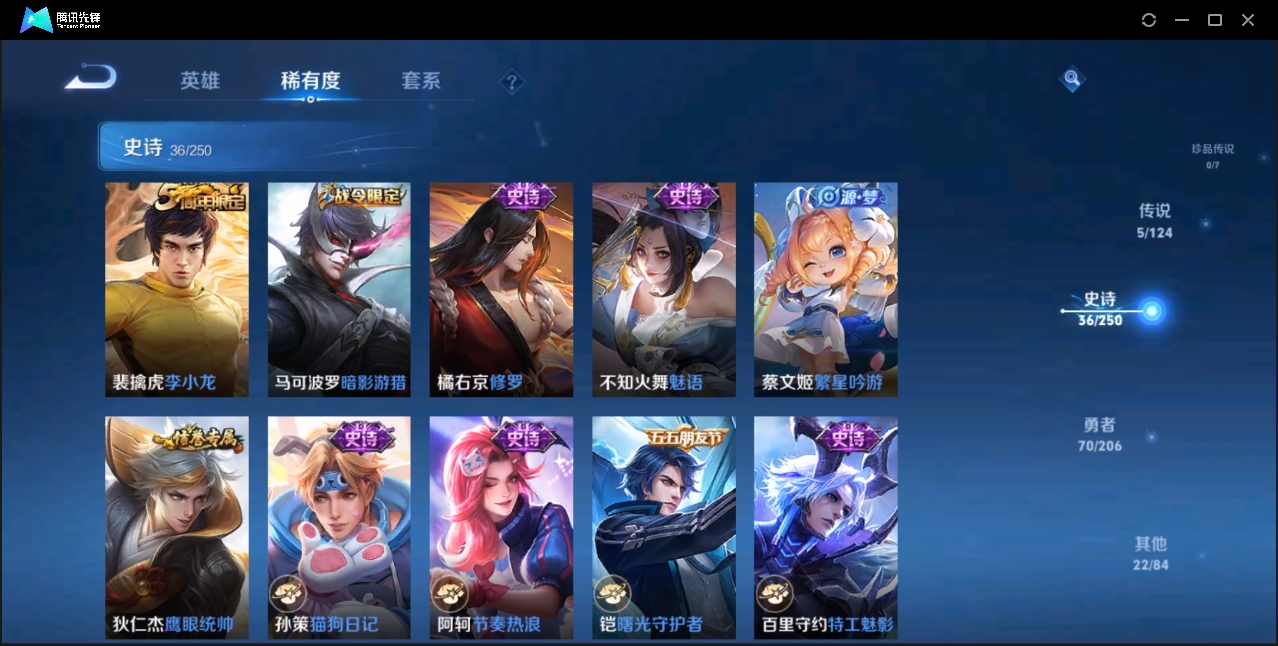Jump to the 珍品传说 rarity section
Screen dimensions: 1278x646
(x=1212, y=155)
